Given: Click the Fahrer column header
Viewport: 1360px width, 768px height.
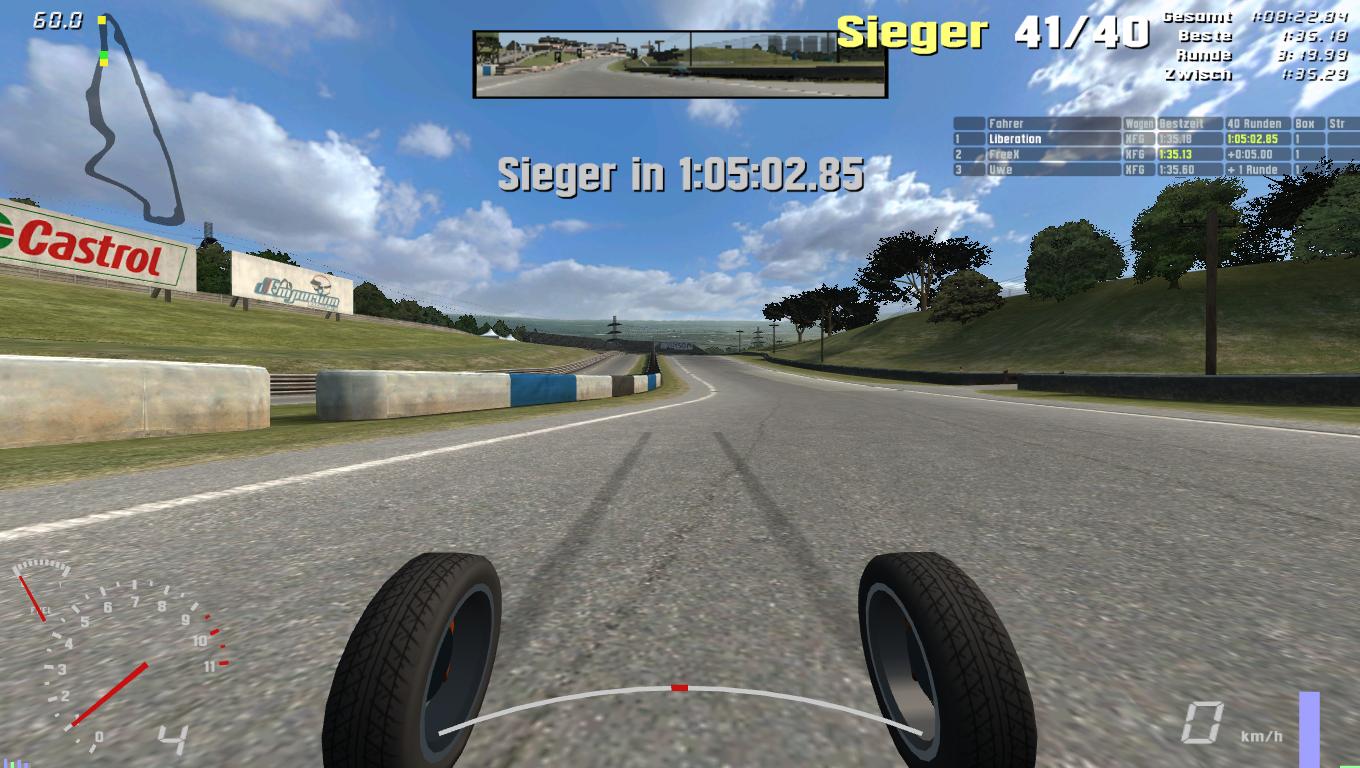Looking at the screenshot, I should pos(1006,124).
